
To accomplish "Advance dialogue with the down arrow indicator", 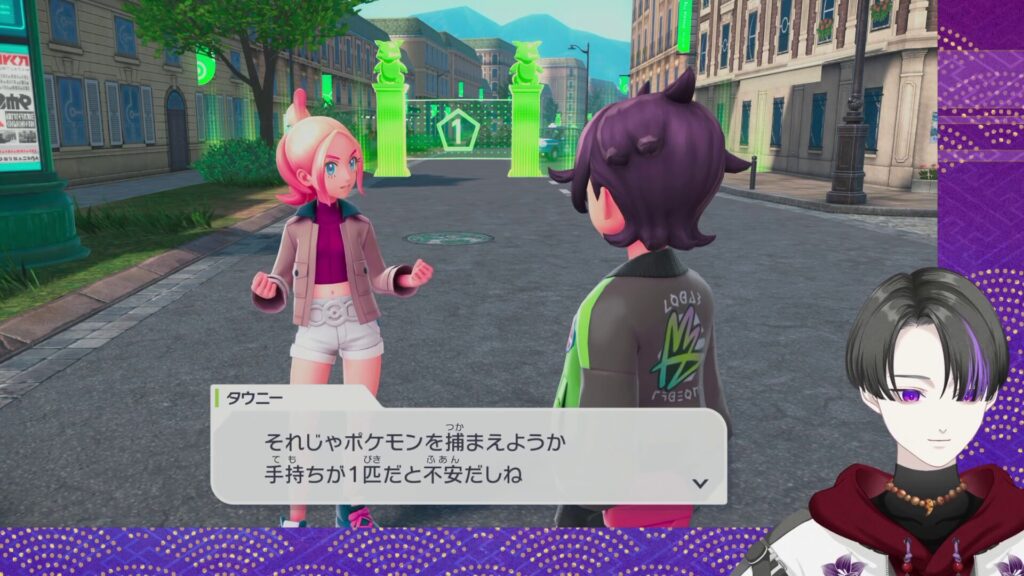I will tap(700, 482).
